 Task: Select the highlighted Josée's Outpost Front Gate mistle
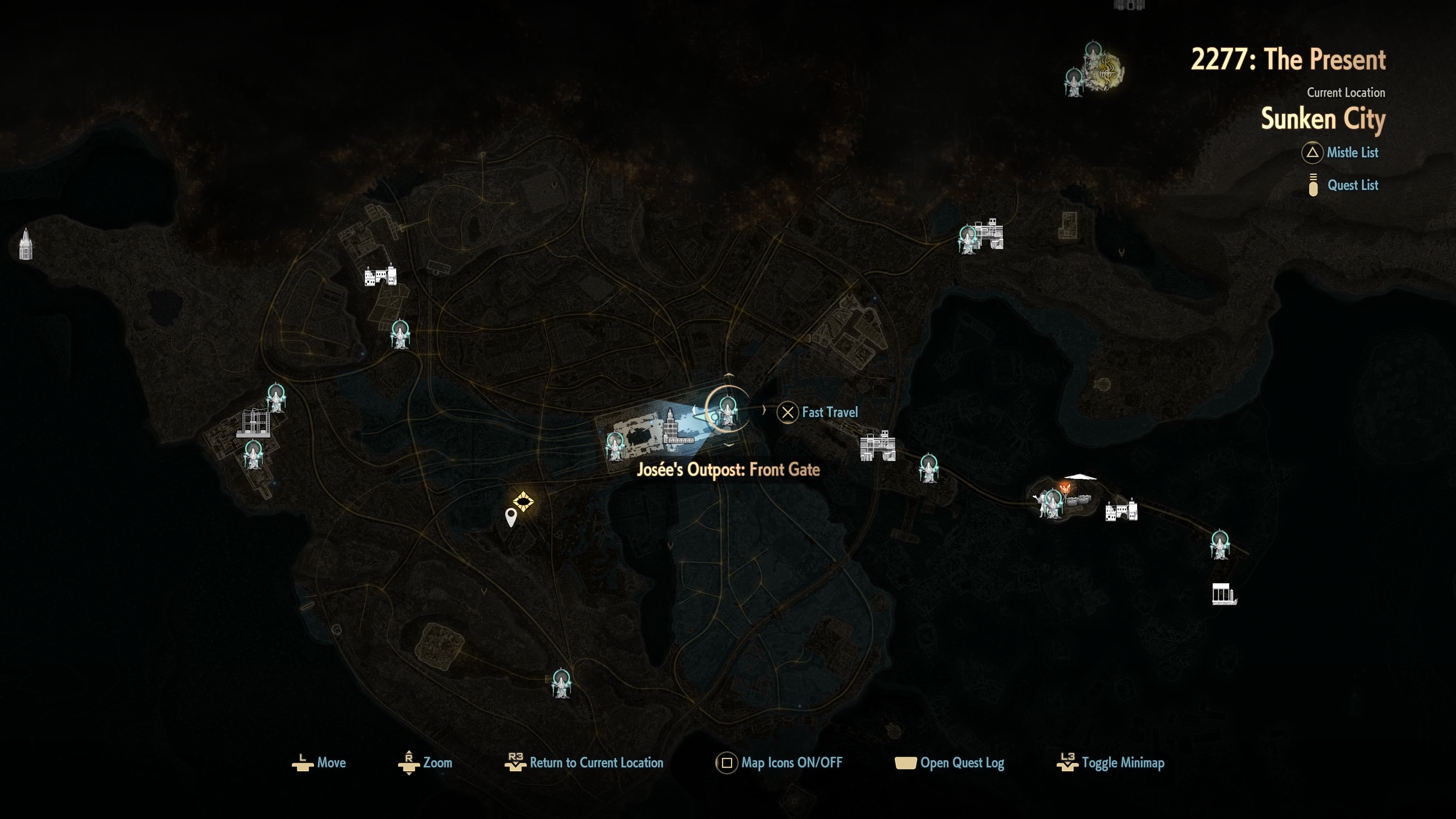[728, 410]
